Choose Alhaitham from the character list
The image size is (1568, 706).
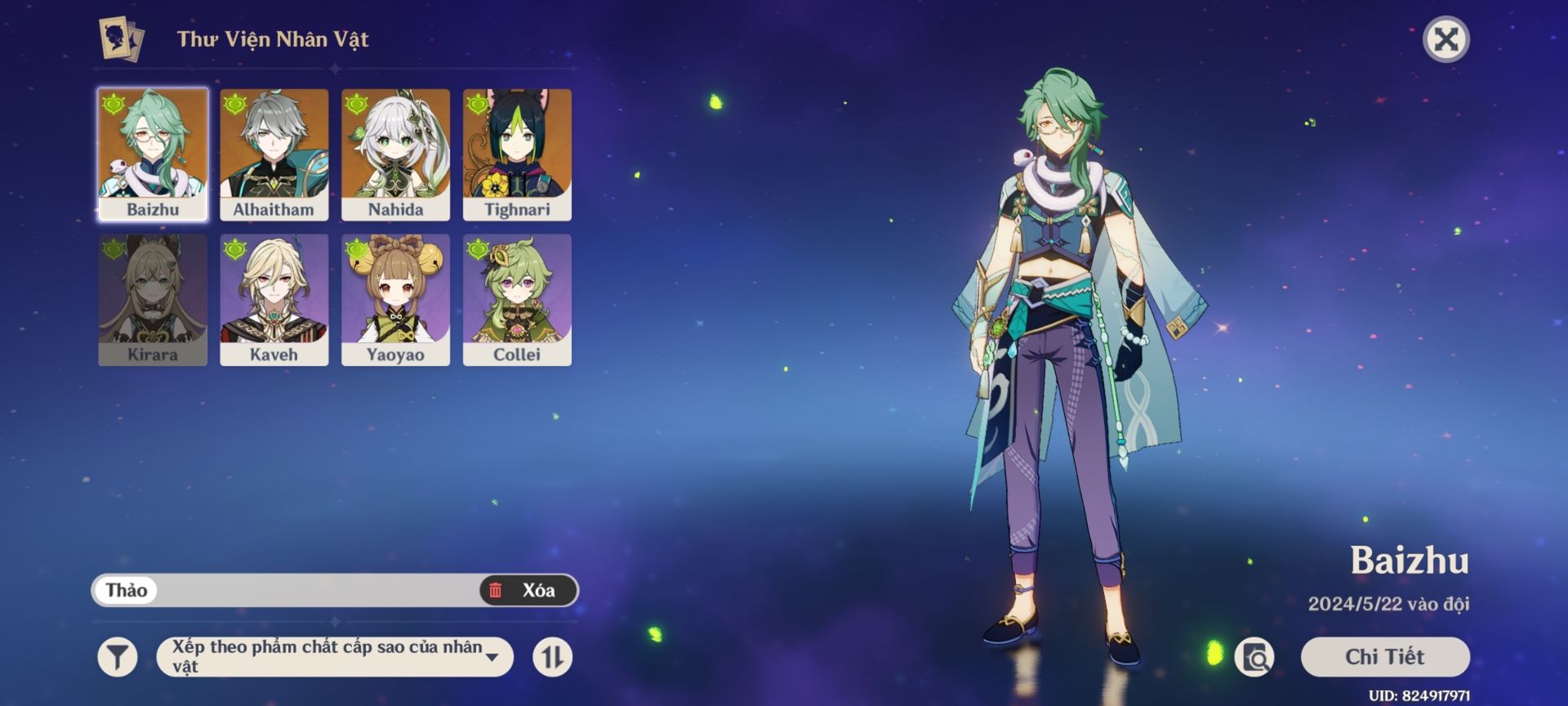pos(274,154)
